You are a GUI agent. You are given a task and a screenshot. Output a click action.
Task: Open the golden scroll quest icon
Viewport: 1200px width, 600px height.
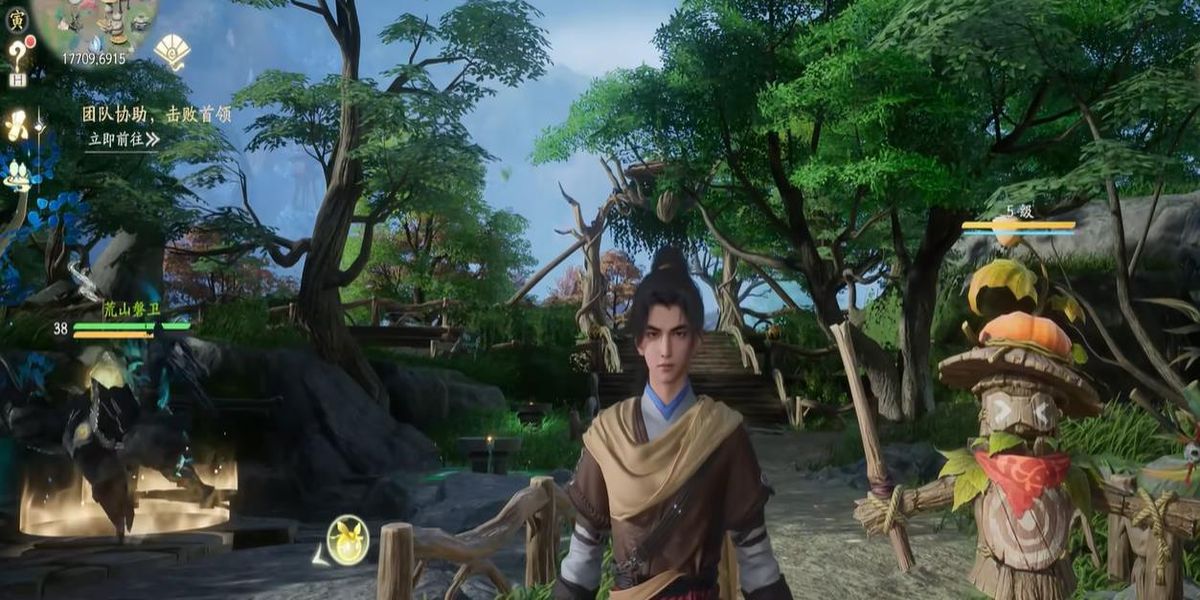(17, 126)
